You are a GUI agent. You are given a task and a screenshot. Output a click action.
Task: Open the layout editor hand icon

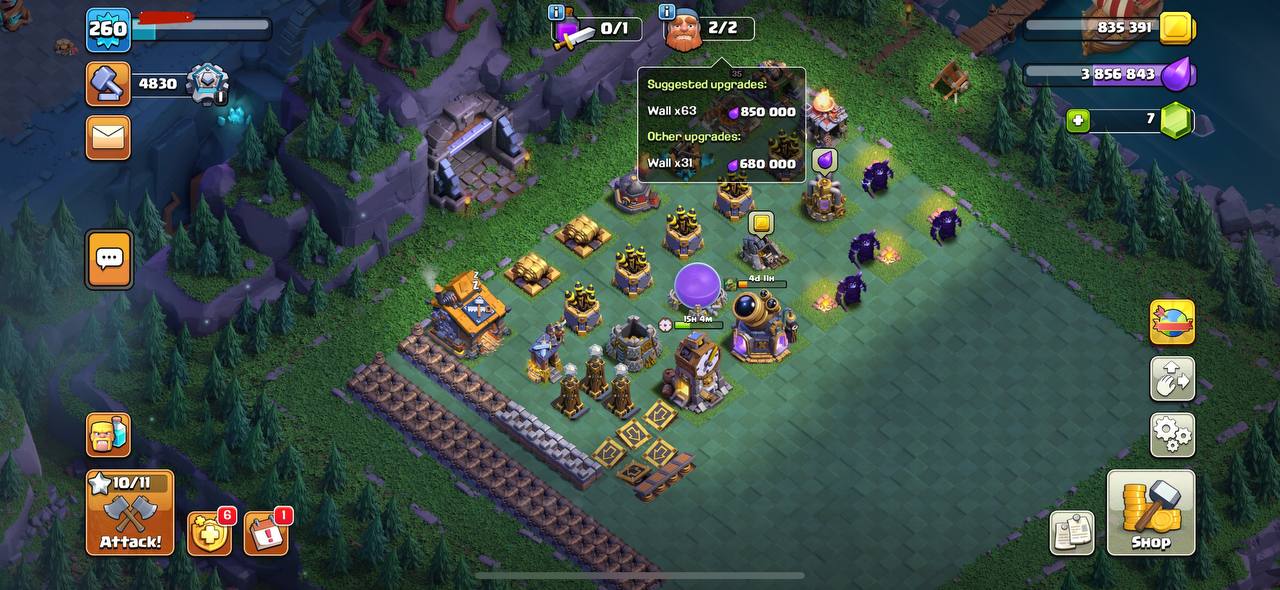1172,379
